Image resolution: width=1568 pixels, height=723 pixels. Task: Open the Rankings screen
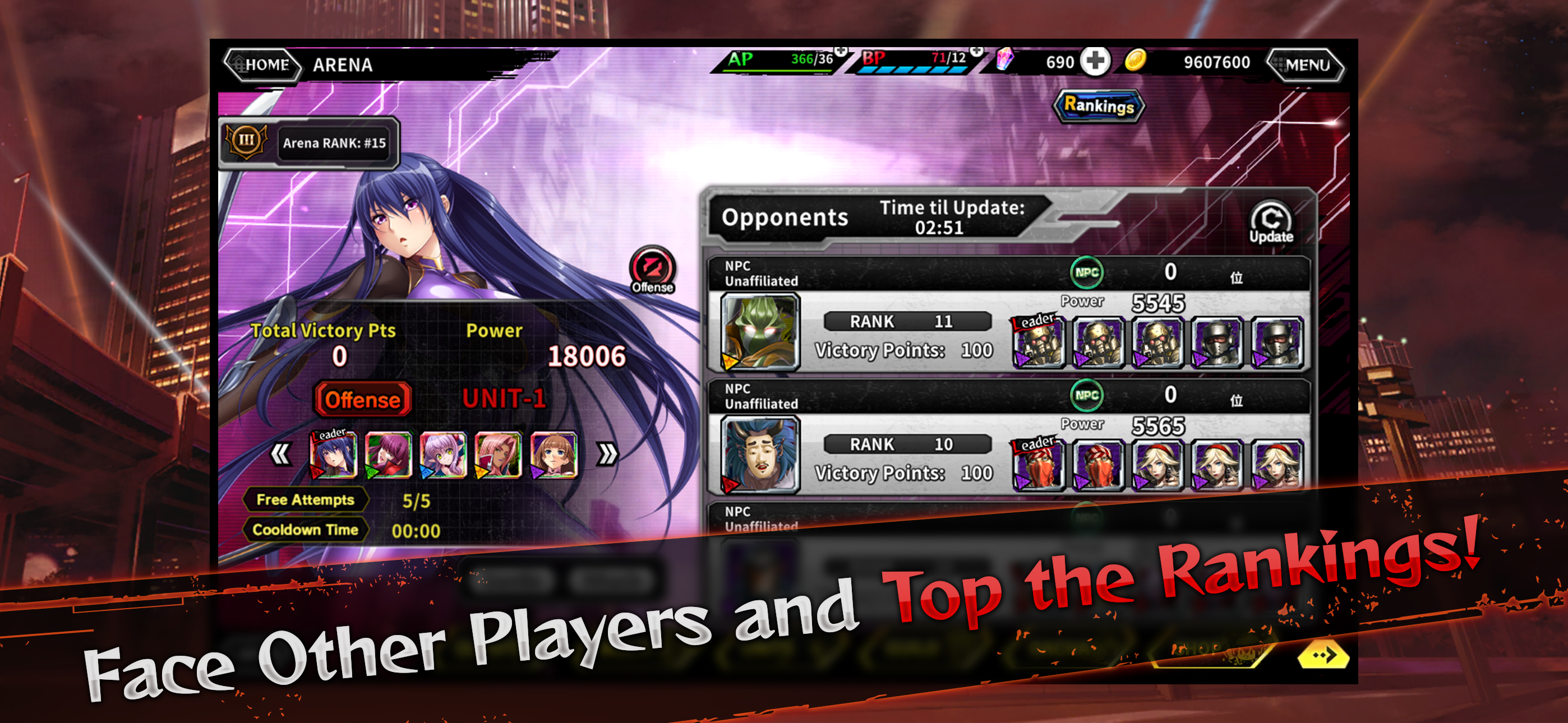[x=1099, y=106]
